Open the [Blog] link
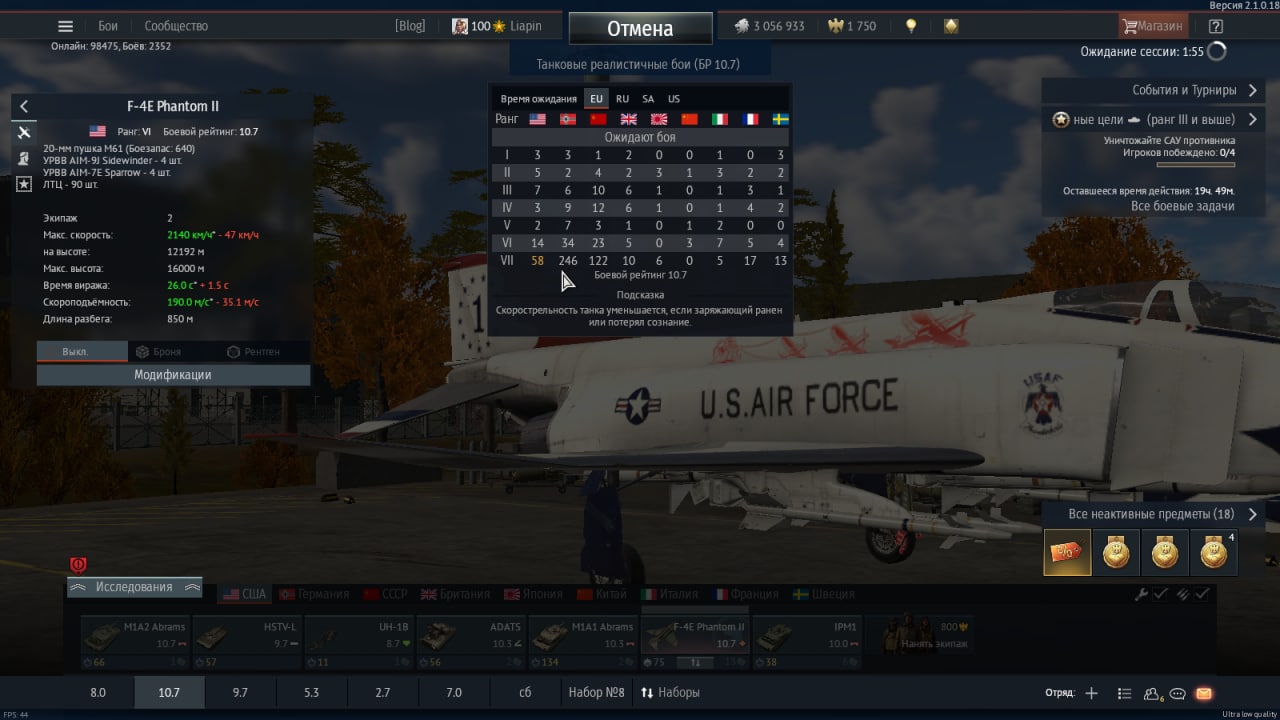1280x720 pixels. [x=410, y=26]
